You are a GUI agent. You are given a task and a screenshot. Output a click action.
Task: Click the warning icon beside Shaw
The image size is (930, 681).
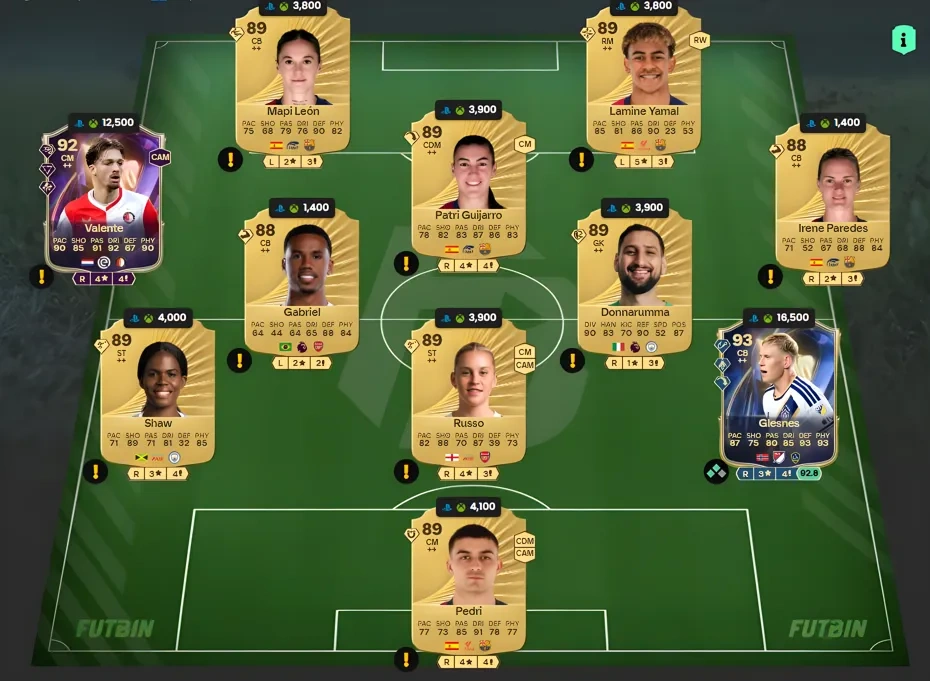click(x=95, y=471)
